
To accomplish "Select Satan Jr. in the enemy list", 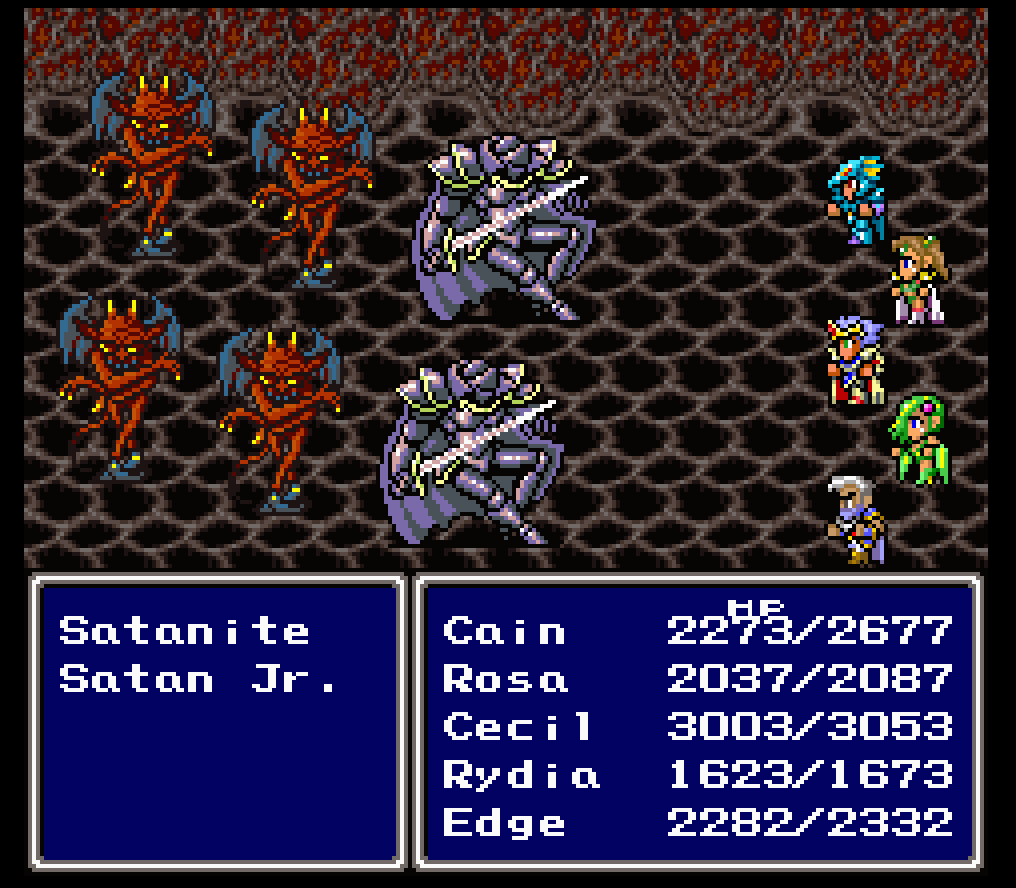I will [199, 679].
